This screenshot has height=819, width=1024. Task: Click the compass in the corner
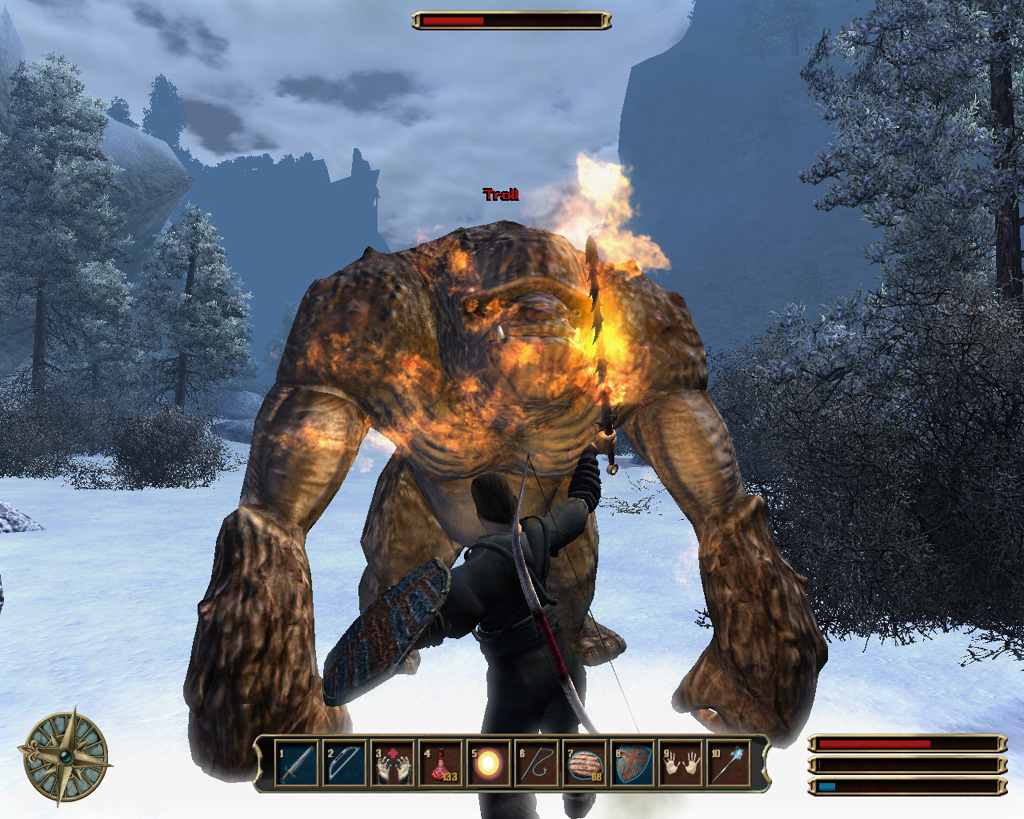coord(64,755)
